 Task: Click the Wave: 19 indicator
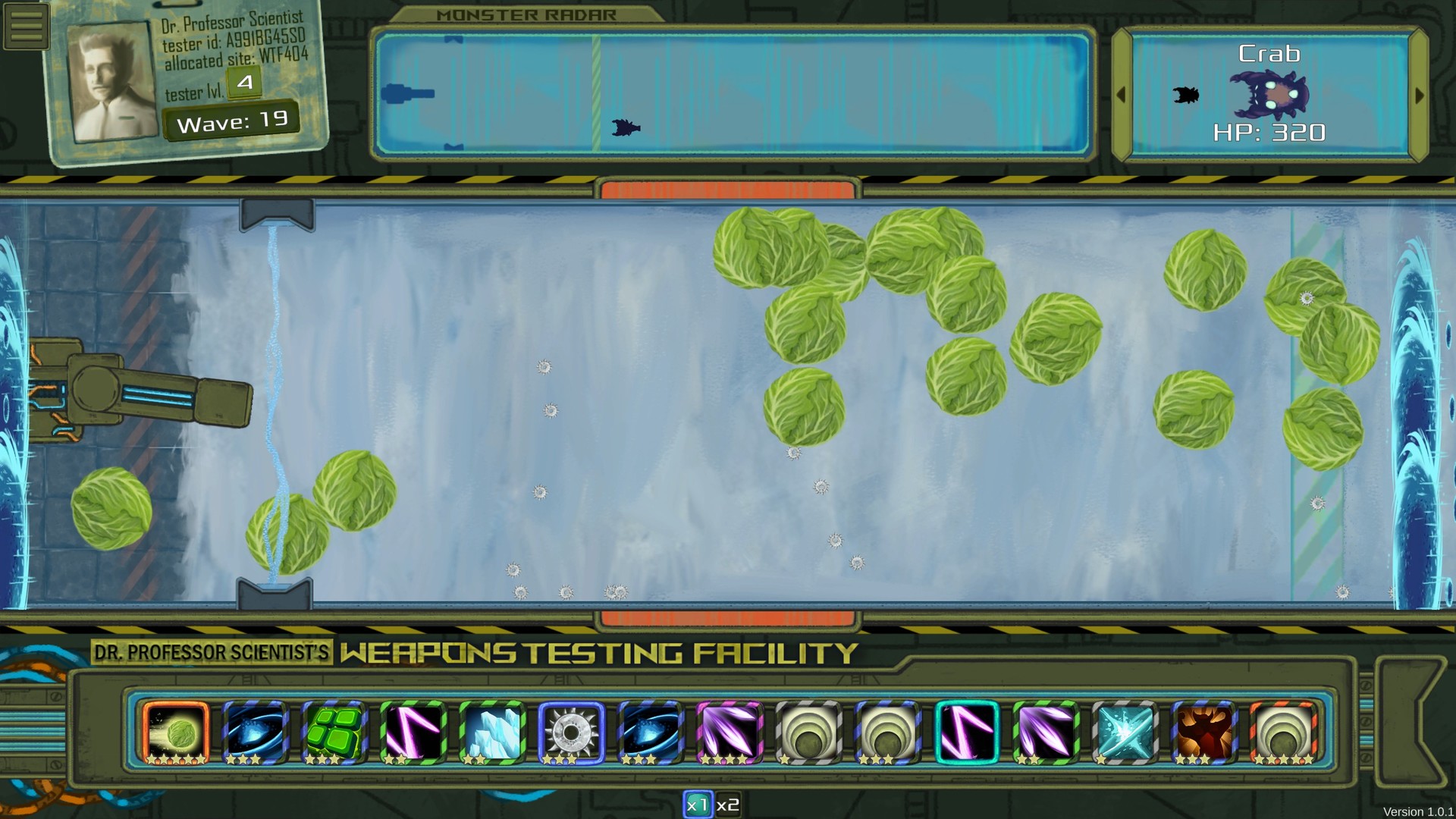pyautogui.click(x=231, y=118)
